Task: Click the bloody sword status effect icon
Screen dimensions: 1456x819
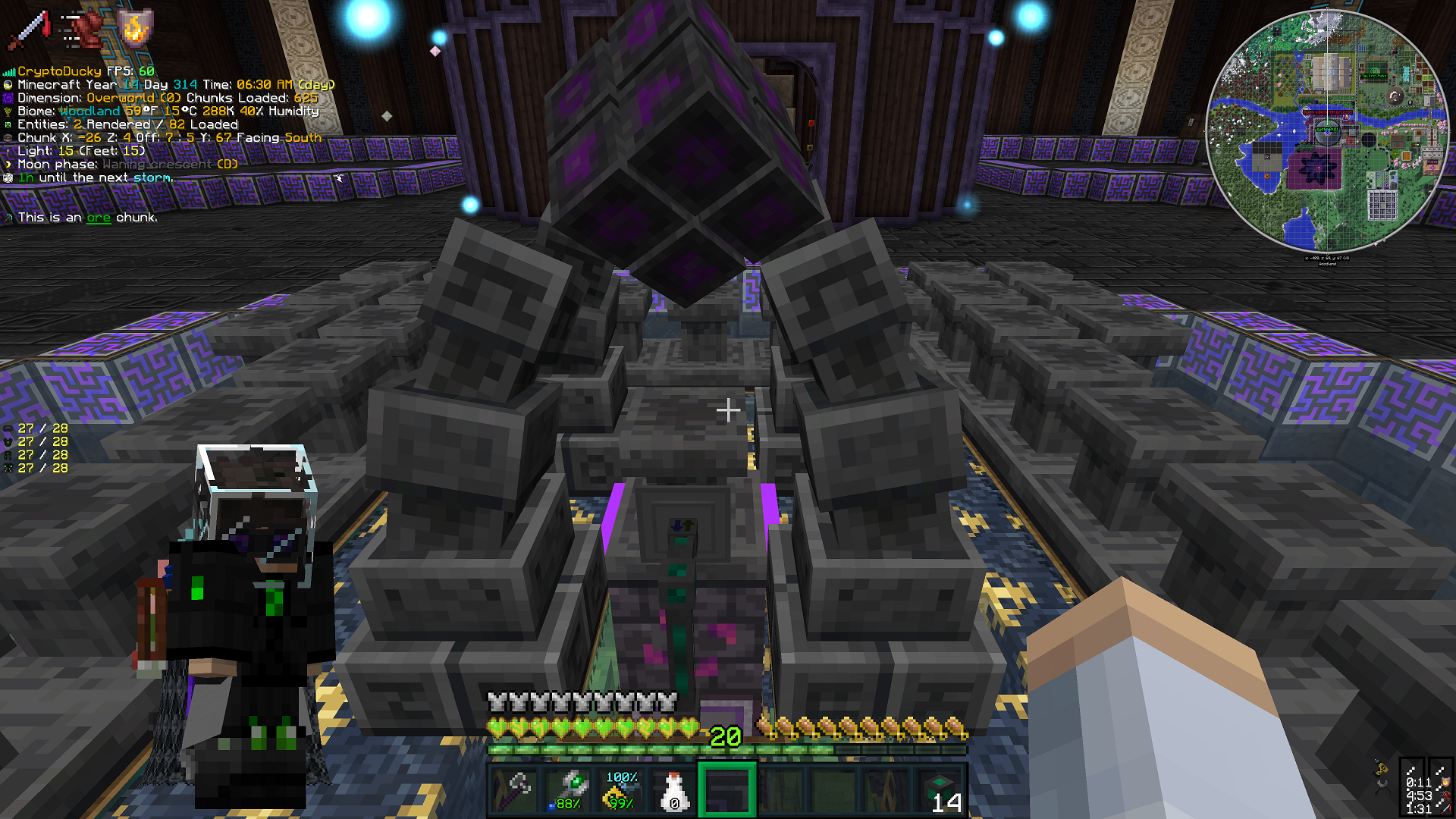Action: coord(29,29)
